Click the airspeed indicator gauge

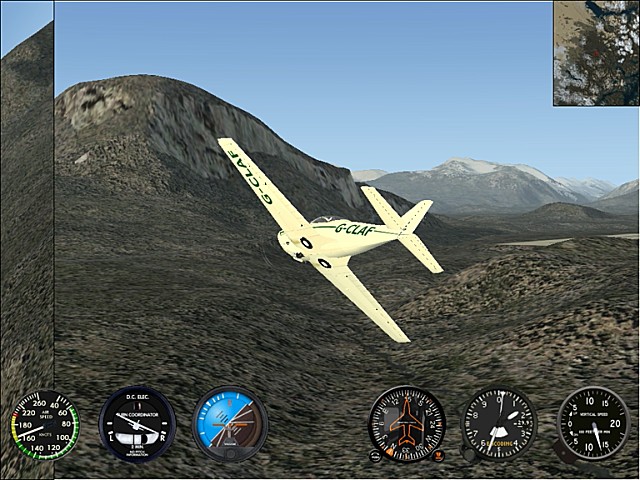[45, 425]
